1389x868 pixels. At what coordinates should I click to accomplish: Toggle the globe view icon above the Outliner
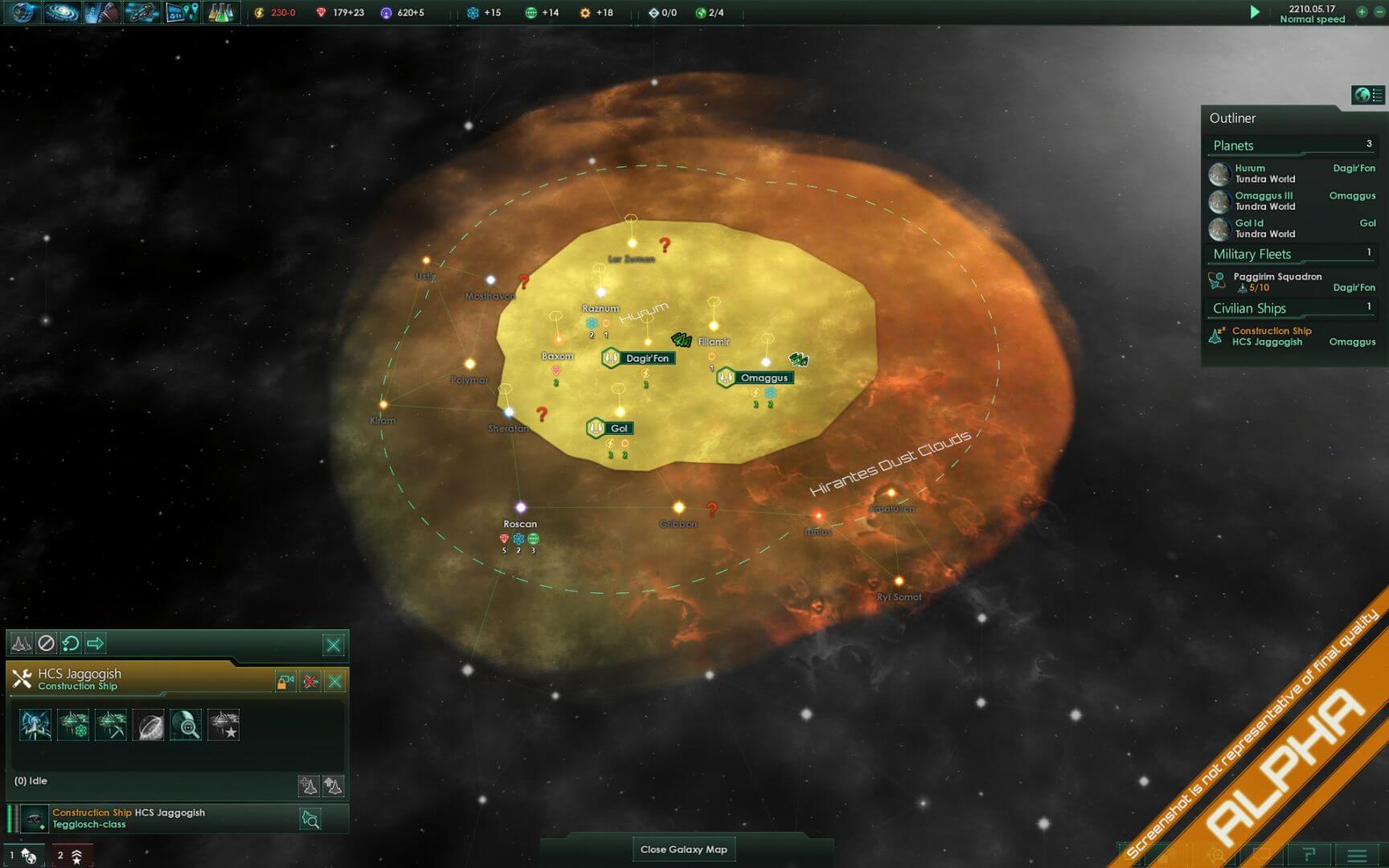click(x=1362, y=94)
